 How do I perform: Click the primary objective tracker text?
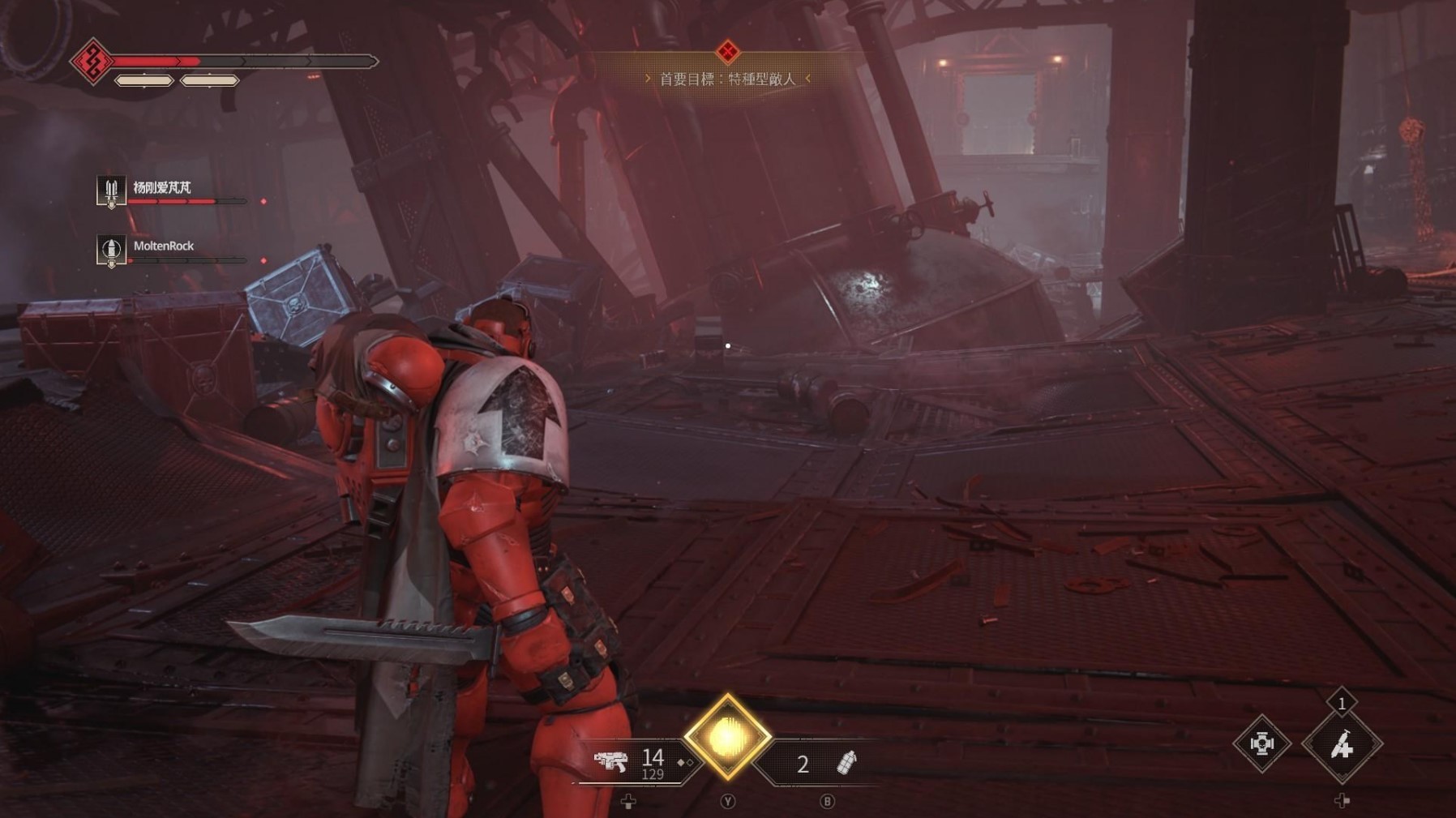pyautogui.click(x=727, y=79)
